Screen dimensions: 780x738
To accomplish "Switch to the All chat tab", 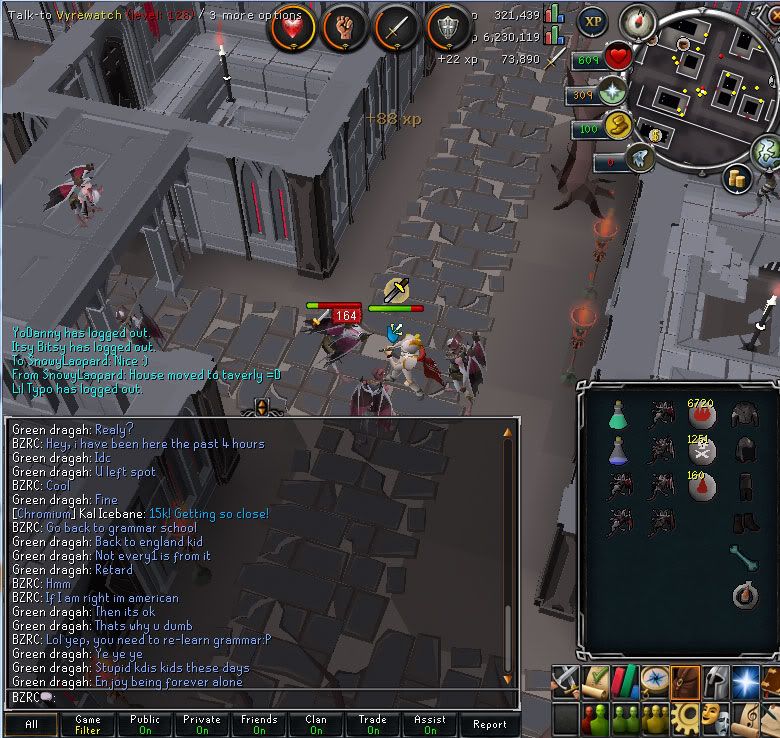I will pos(31,725).
